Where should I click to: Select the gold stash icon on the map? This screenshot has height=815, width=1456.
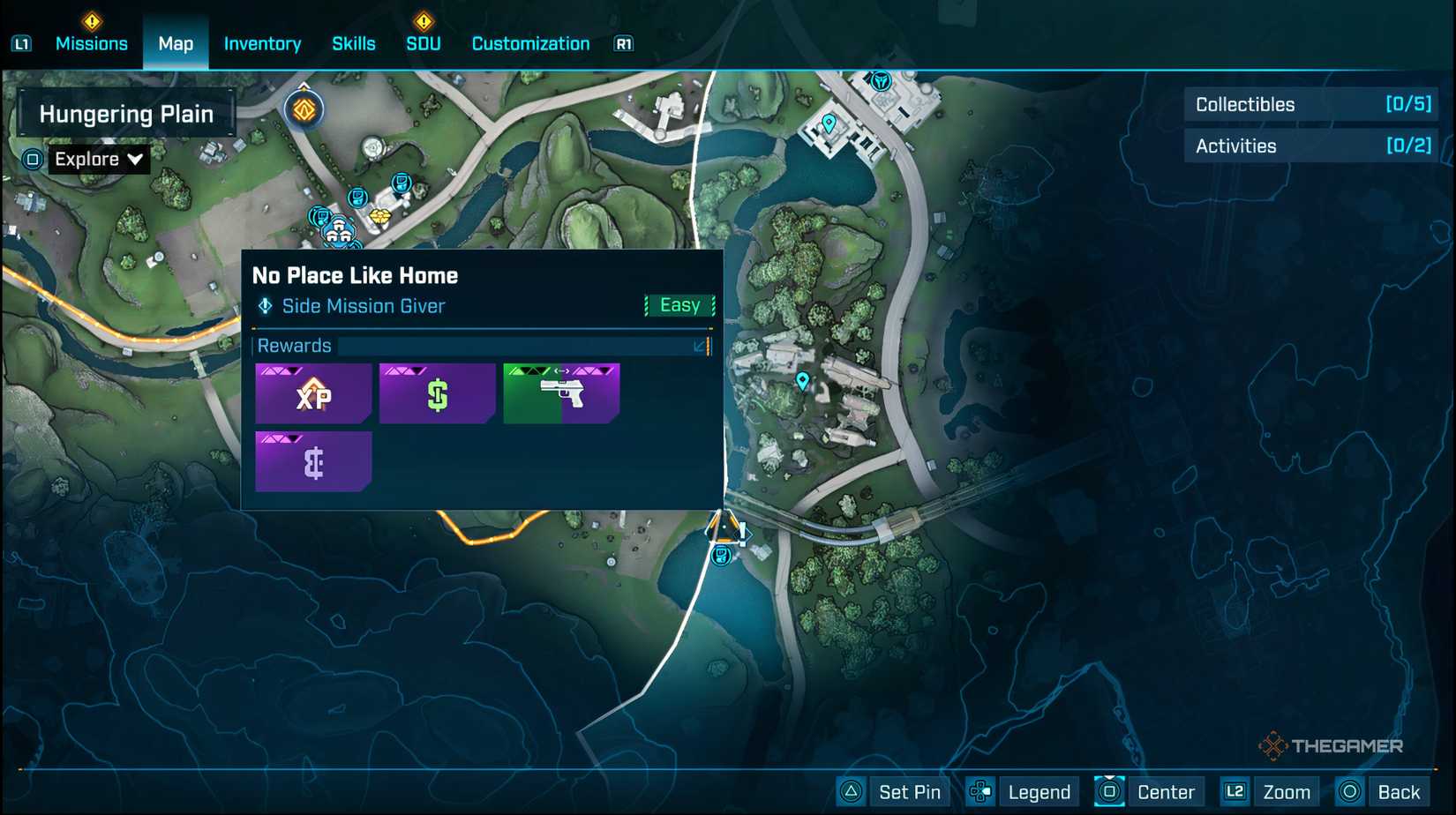380,215
